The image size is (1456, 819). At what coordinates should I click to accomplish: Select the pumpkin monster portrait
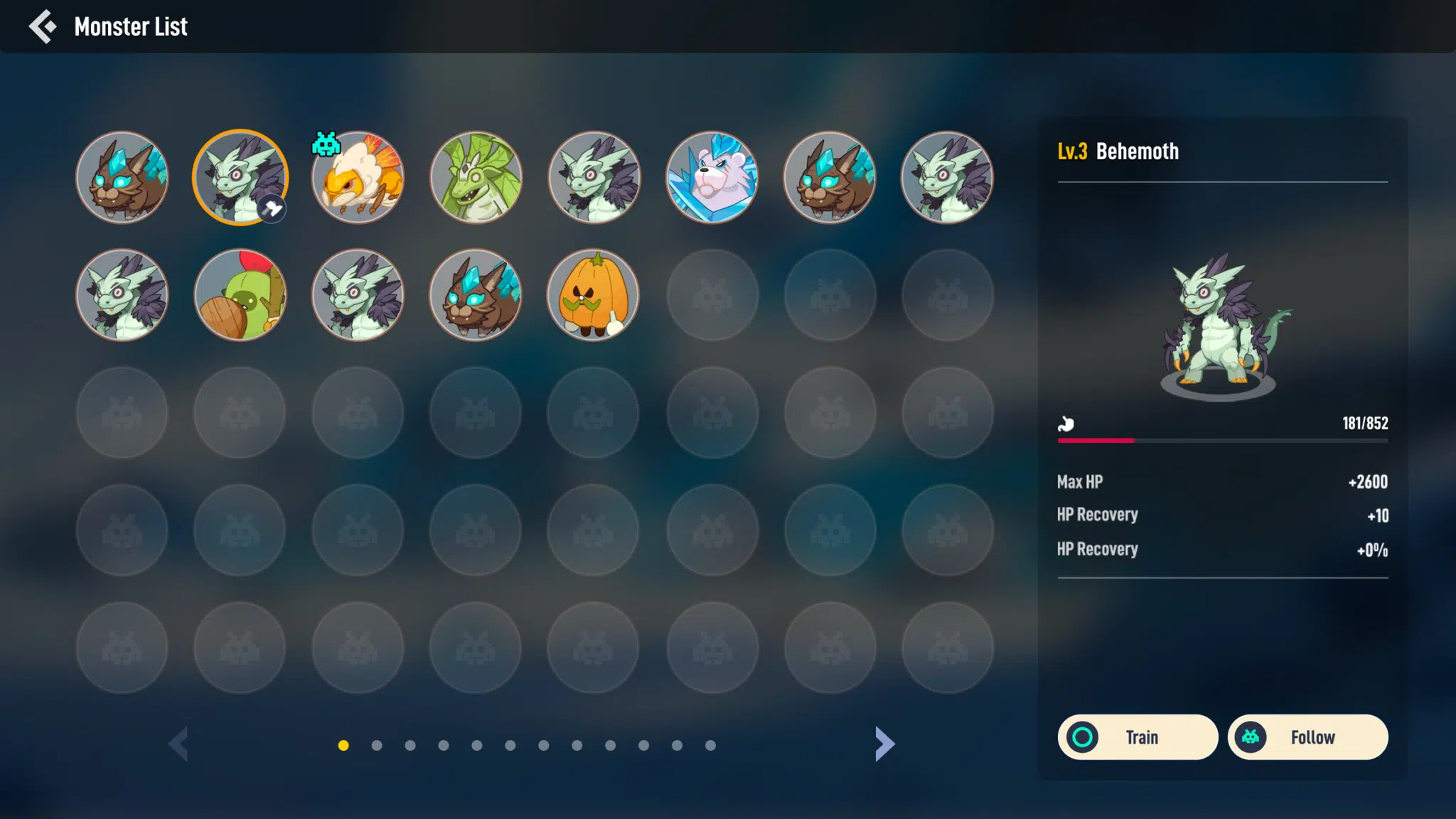pos(593,295)
